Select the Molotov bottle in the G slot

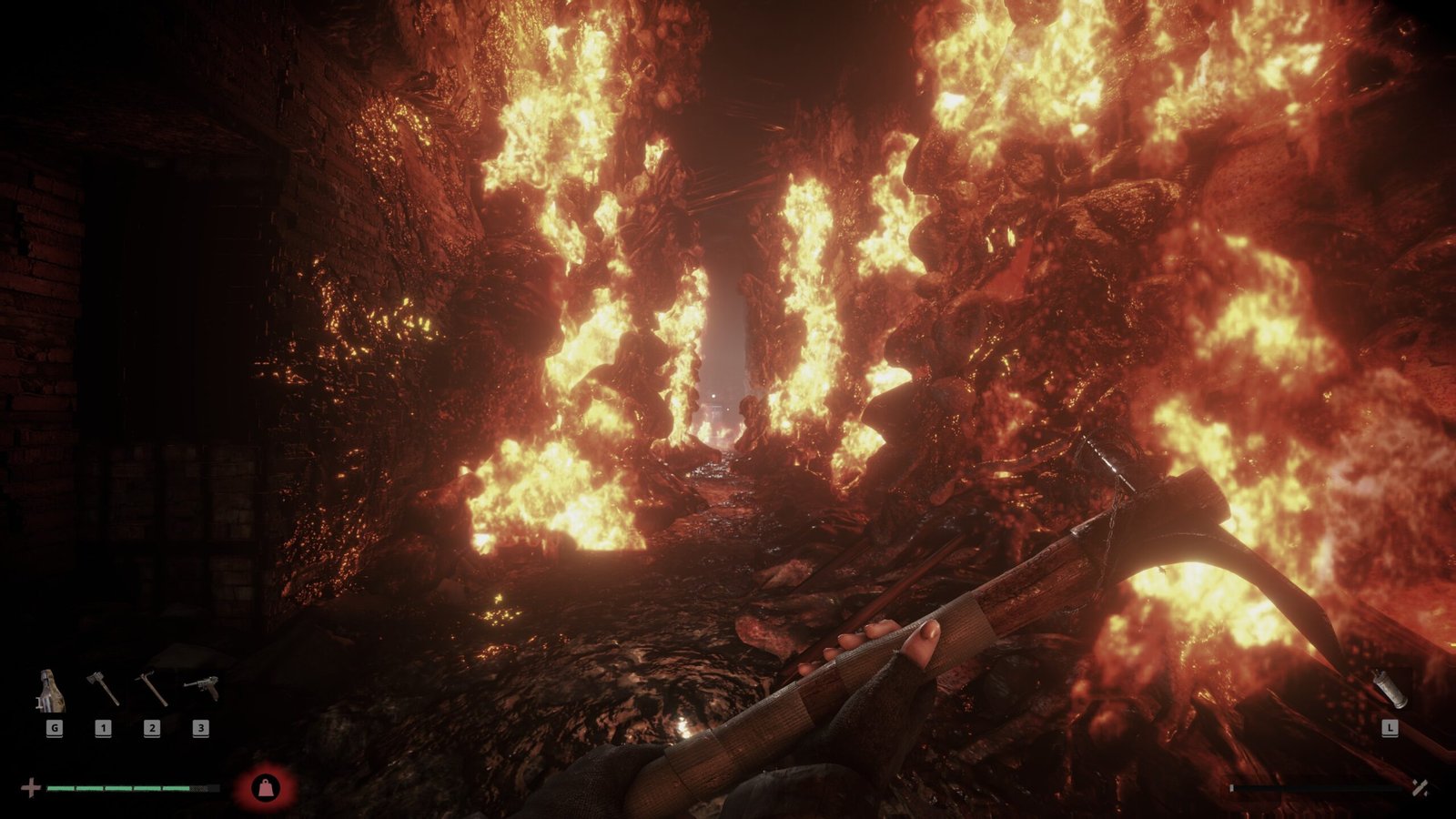coord(51,690)
